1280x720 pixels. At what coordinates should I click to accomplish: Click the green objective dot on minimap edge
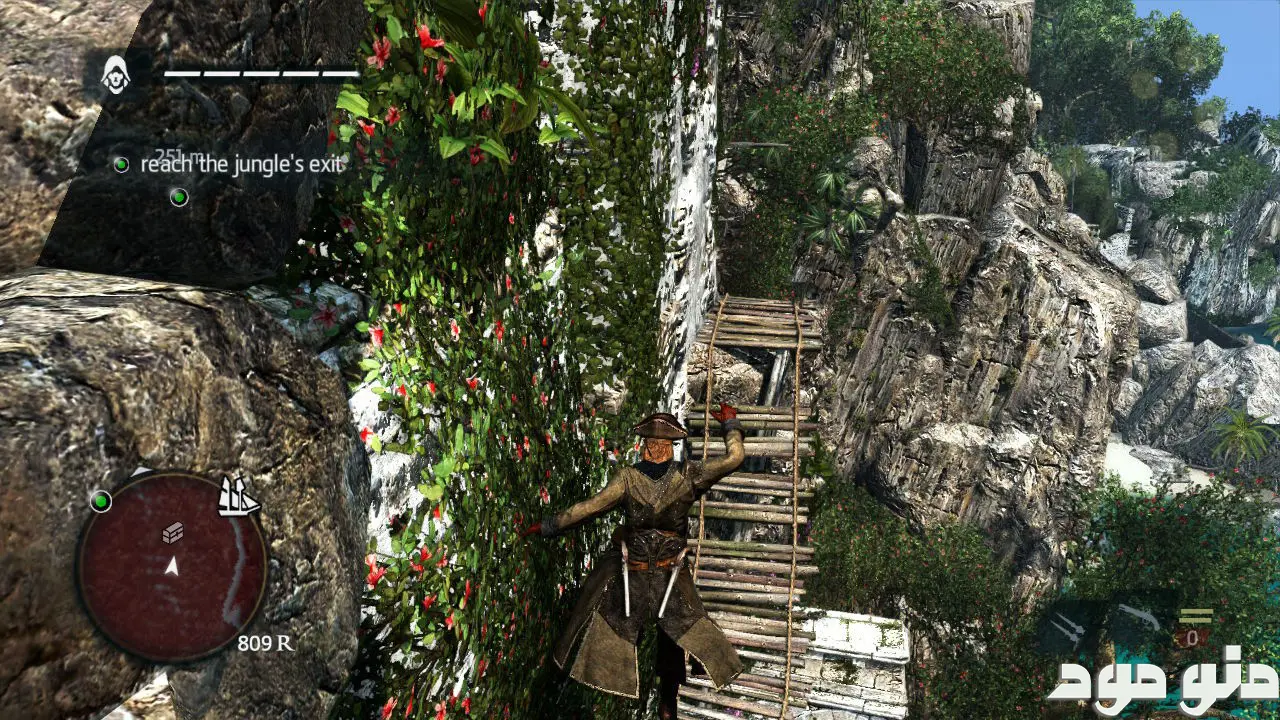click(x=100, y=500)
